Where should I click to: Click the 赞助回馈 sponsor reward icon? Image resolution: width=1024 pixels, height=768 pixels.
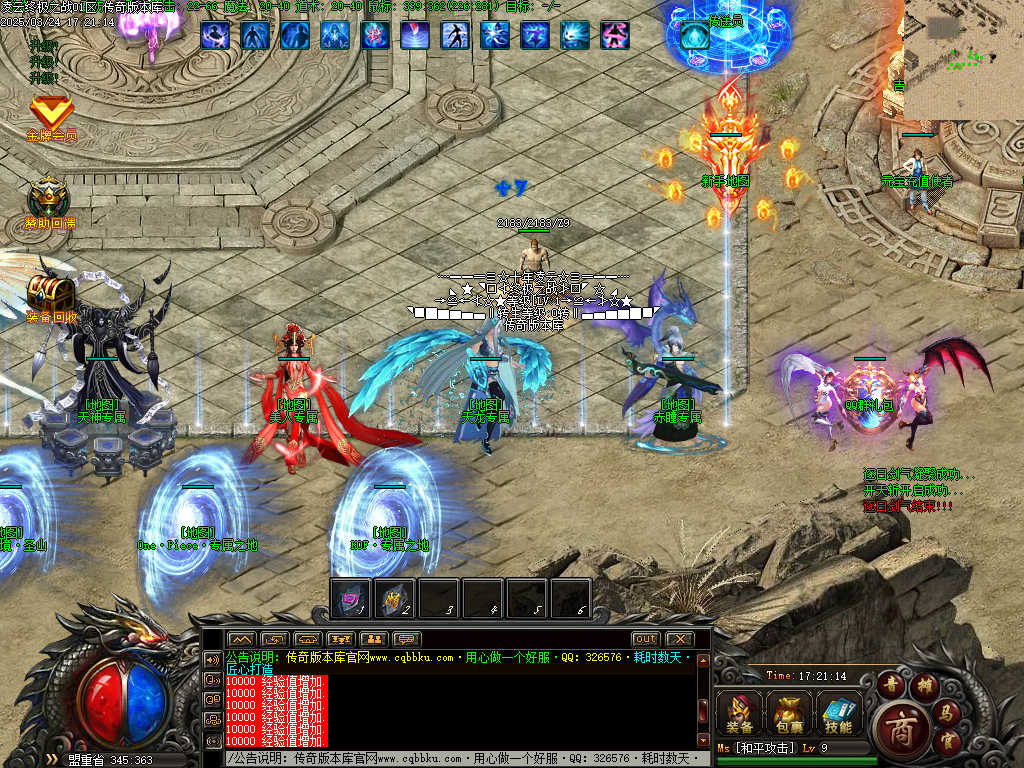click(x=48, y=198)
